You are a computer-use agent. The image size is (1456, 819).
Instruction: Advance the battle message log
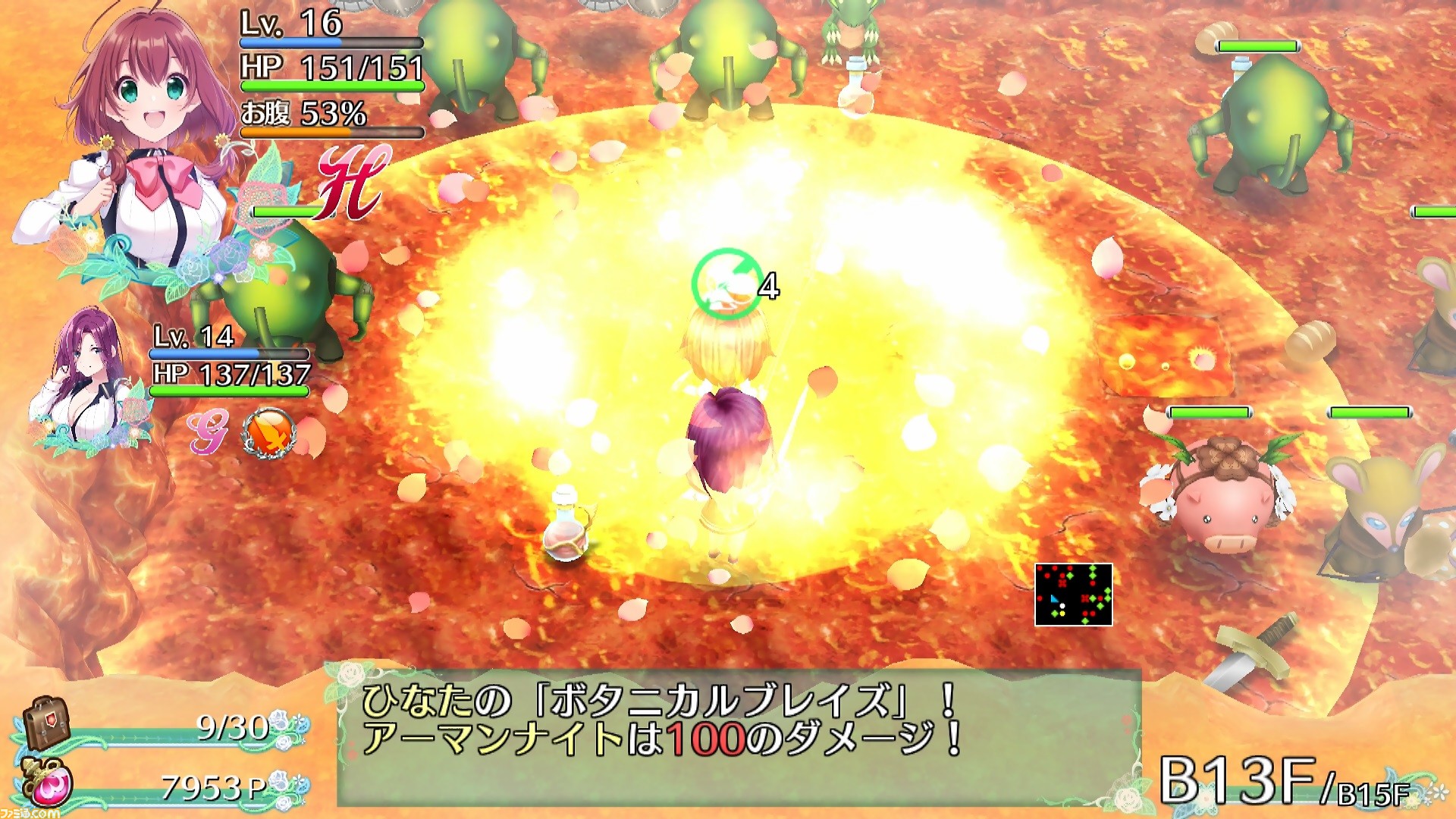pos(739,736)
